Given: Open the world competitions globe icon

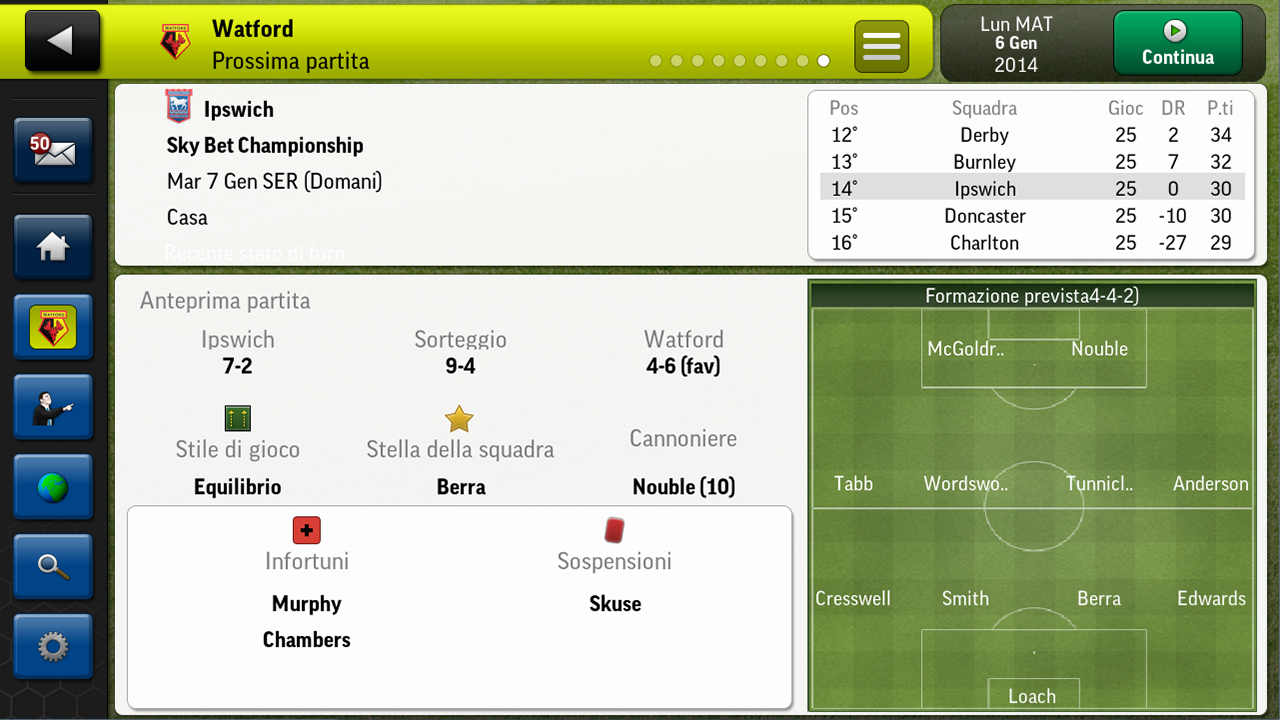Looking at the screenshot, I should (53, 487).
